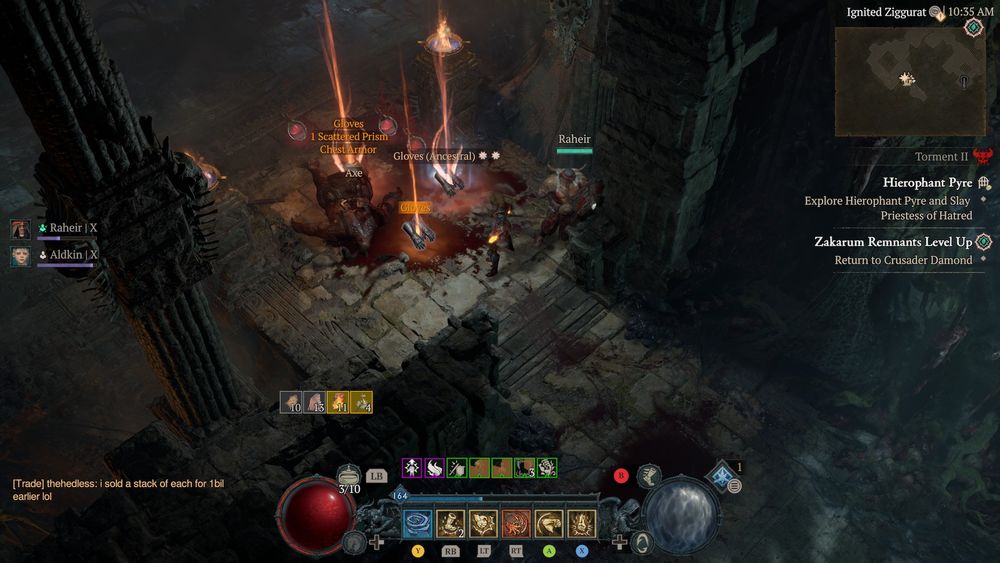Use the golden slash skill slot
Viewport: 1000px width, 563px height.
549,523
